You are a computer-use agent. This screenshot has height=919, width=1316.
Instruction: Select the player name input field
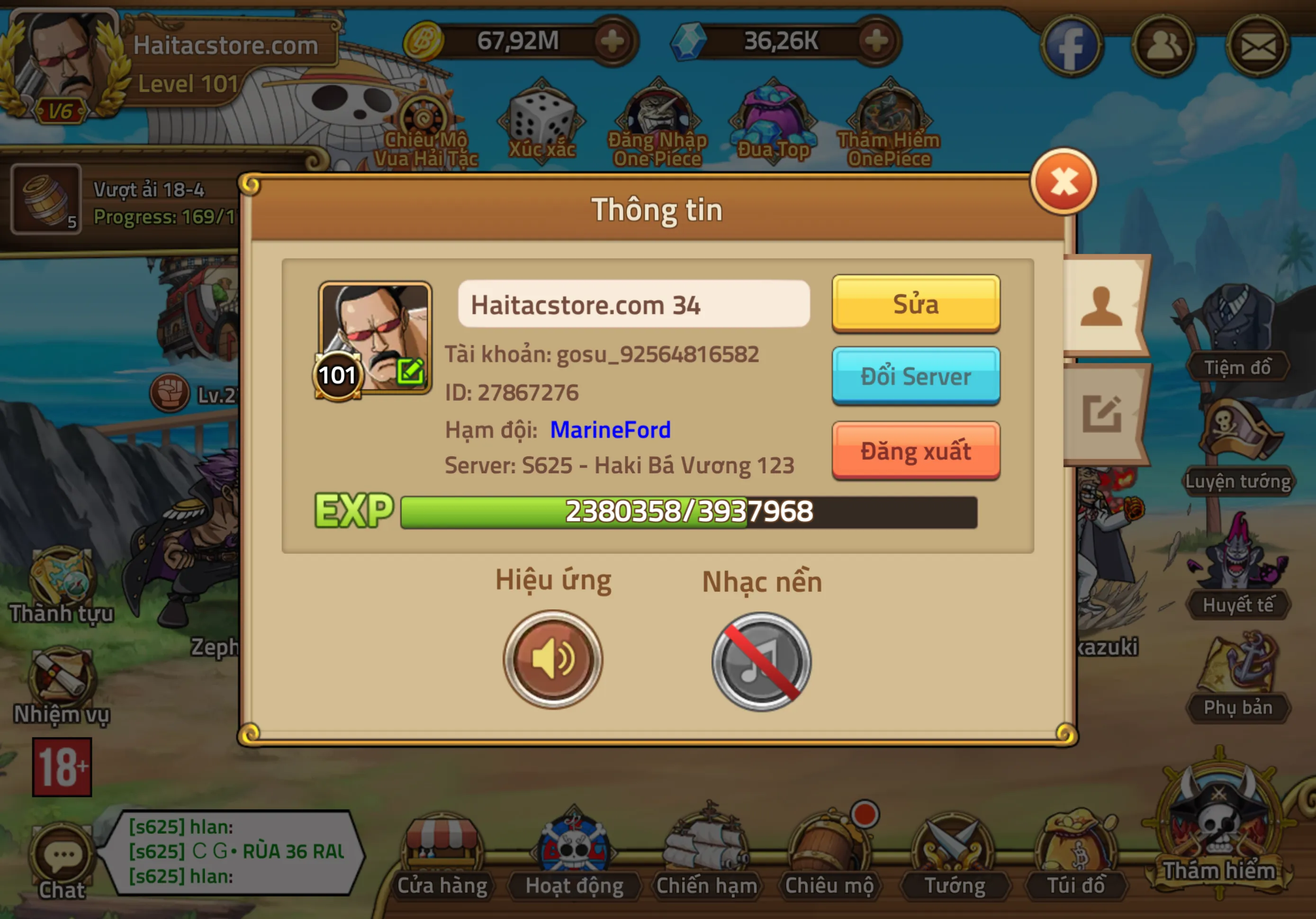pyautogui.click(x=633, y=305)
